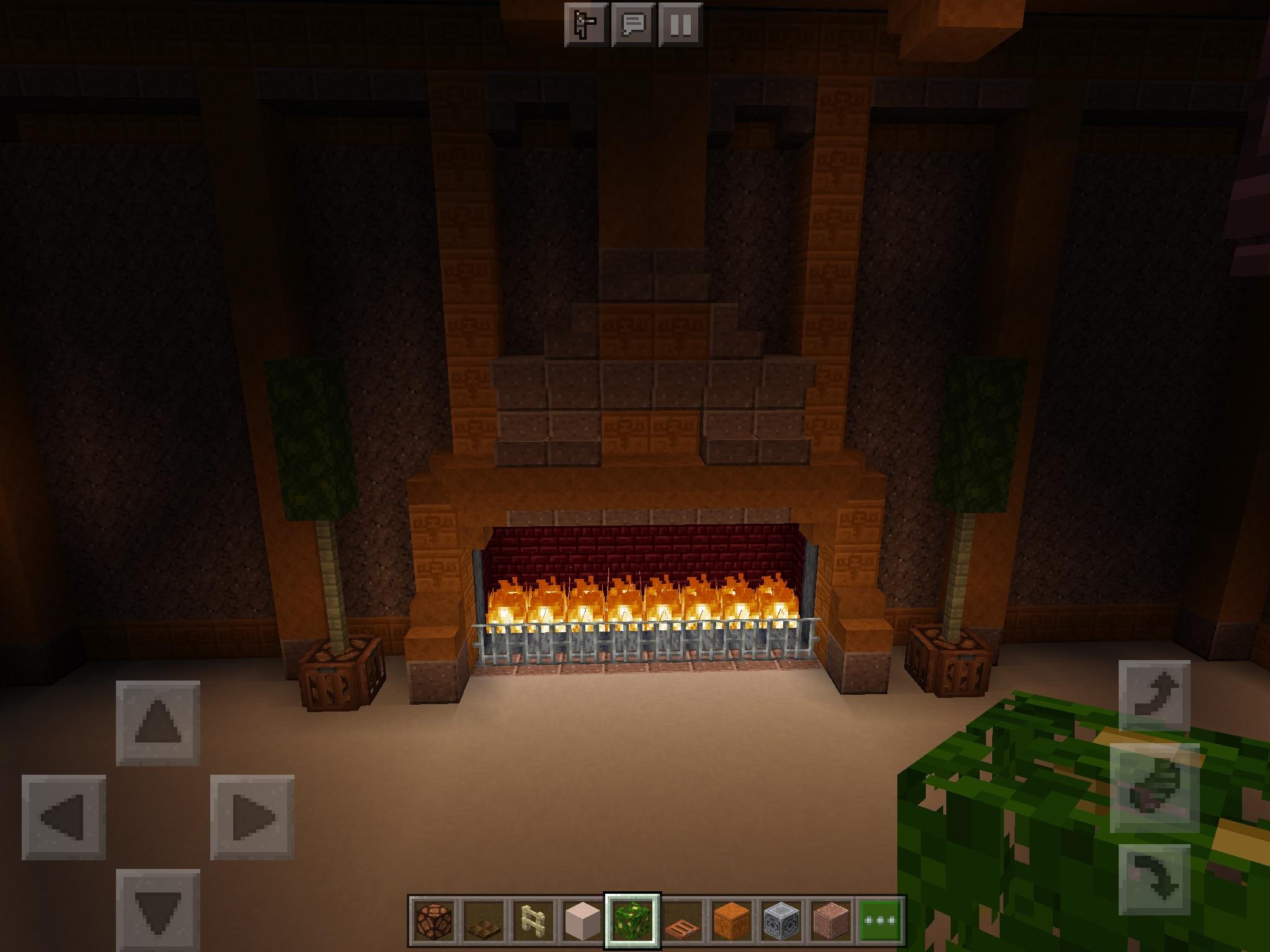Pick the gray chiseled stone block slot
This screenshot has width=1270, height=952.
coord(781,919)
